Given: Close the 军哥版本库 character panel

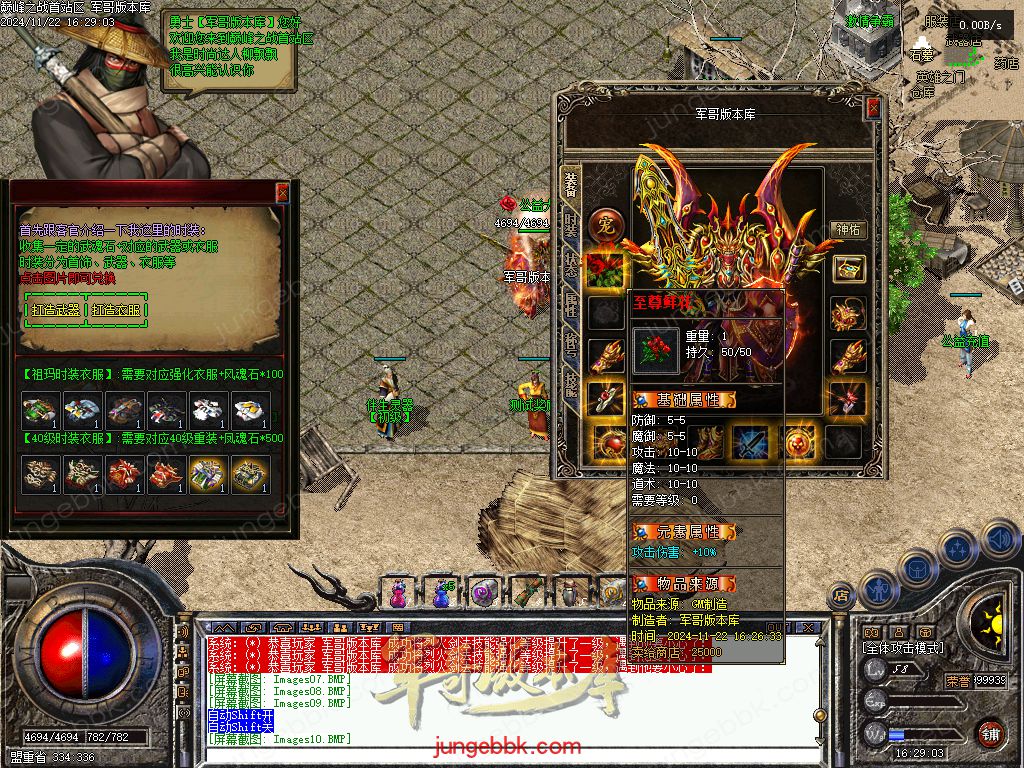Looking at the screenshot, I should (x=873, y=108).
